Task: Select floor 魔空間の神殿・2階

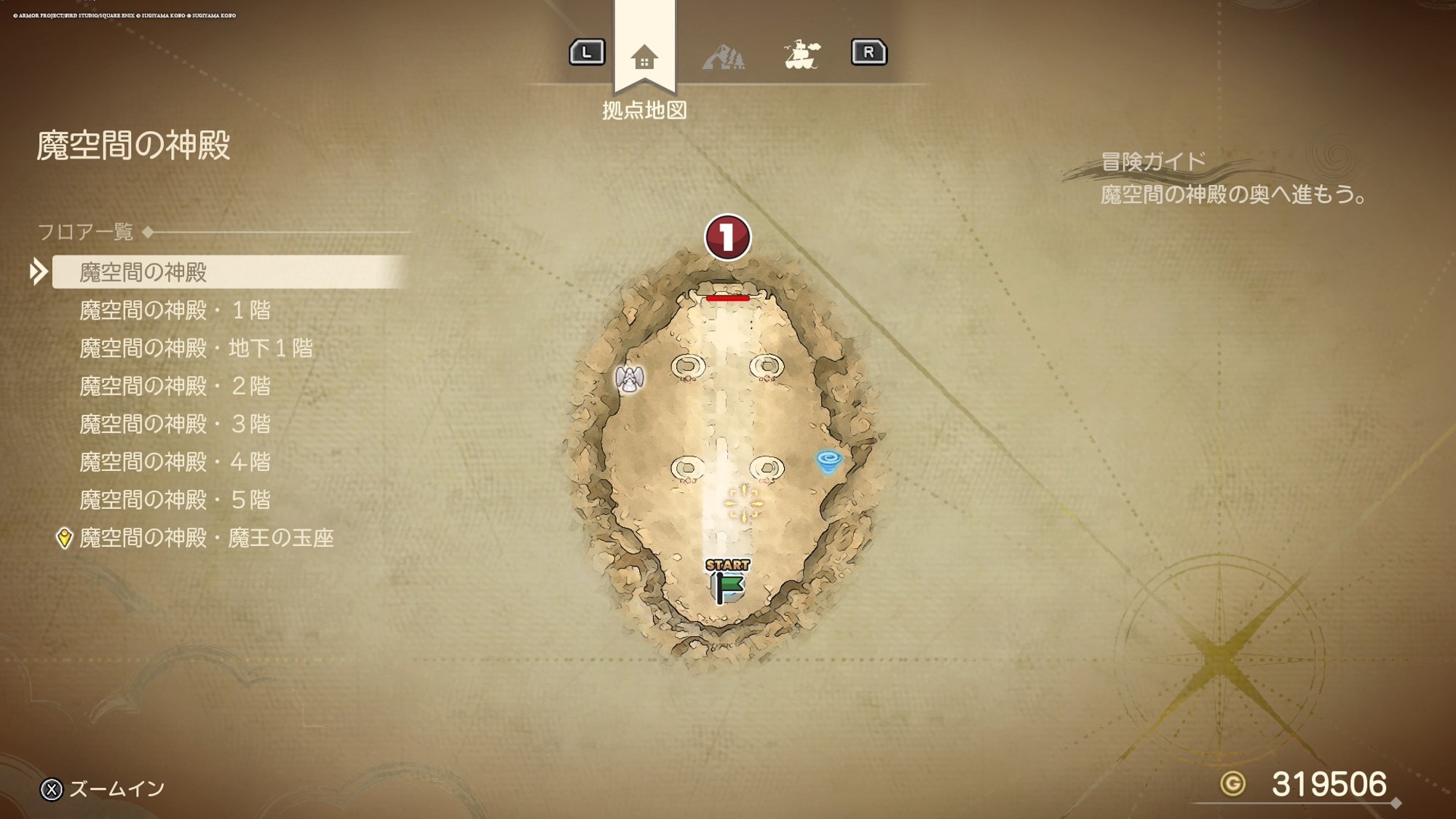Action: (175, 386)
